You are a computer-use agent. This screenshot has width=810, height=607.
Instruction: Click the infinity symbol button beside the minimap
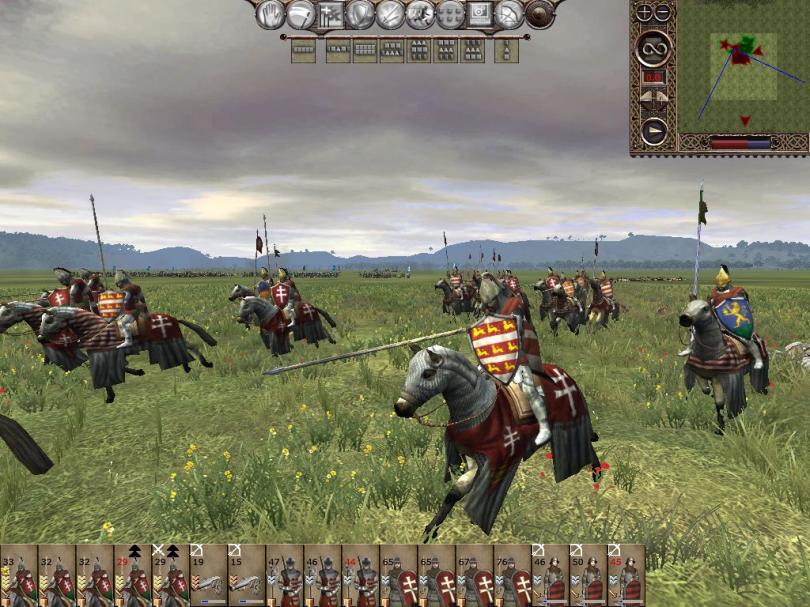653,46
